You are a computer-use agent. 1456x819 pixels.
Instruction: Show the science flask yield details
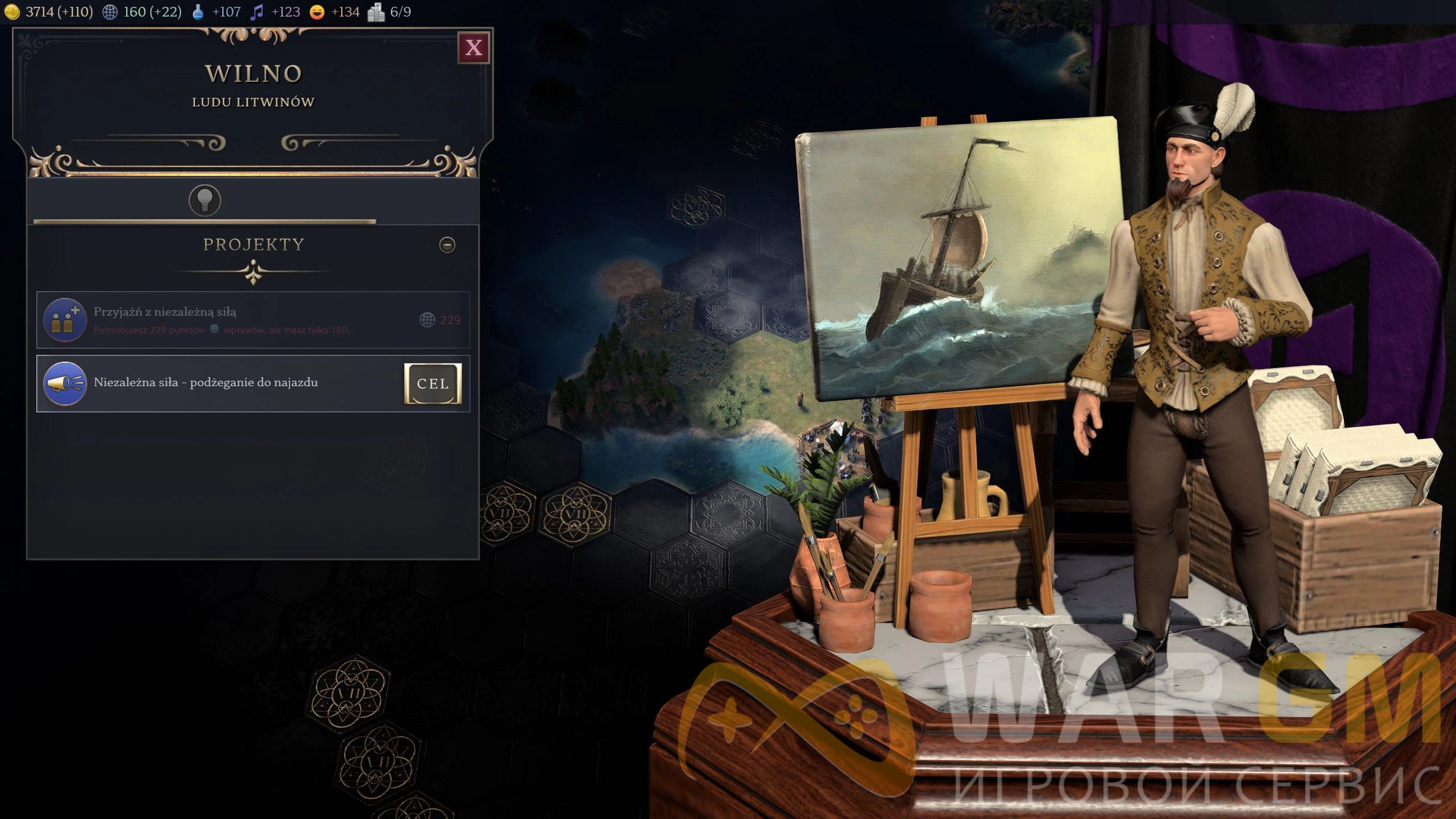pos(198,12)
